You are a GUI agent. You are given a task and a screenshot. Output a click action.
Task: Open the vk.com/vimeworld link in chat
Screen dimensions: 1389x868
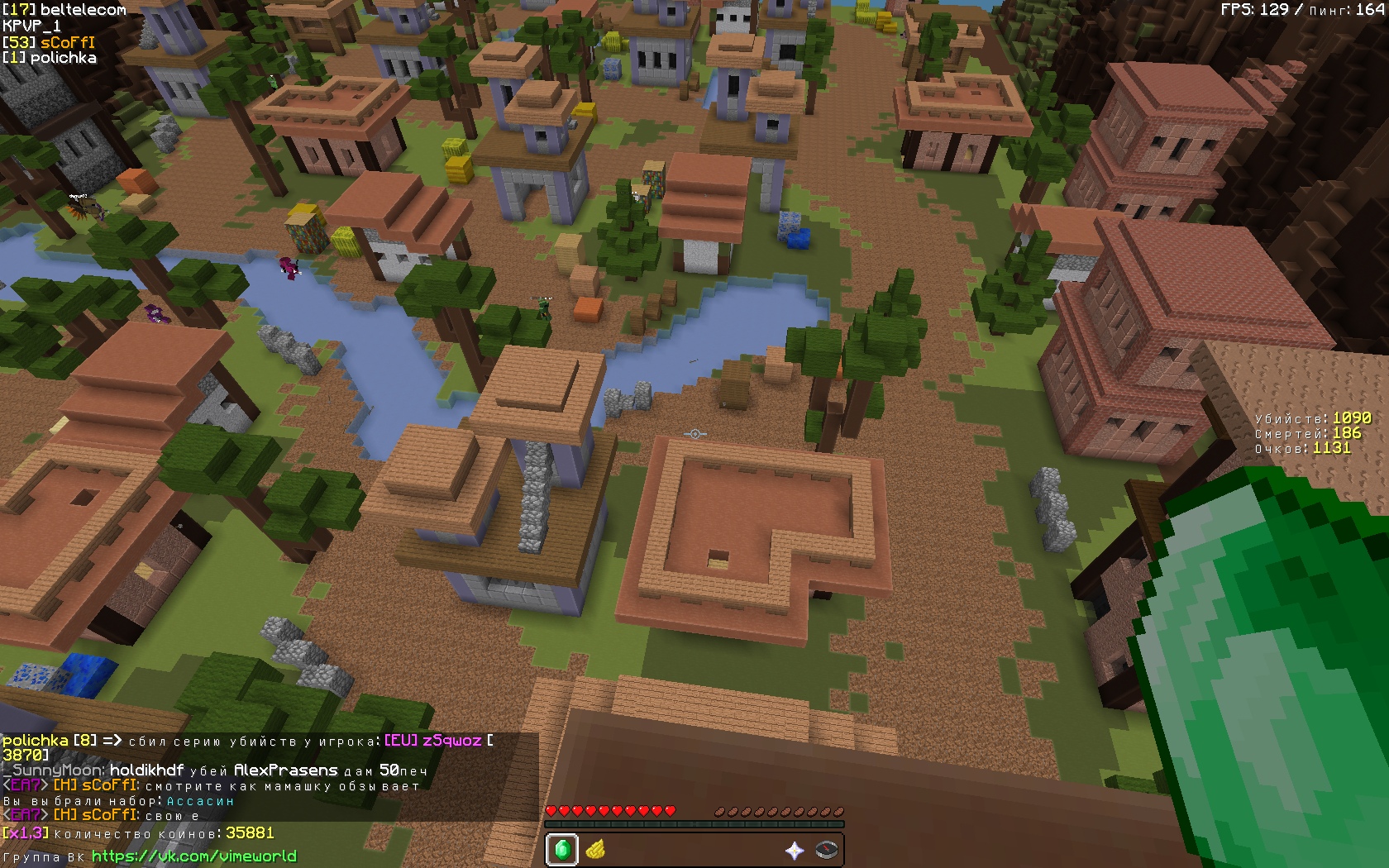(x=193, y=856)
